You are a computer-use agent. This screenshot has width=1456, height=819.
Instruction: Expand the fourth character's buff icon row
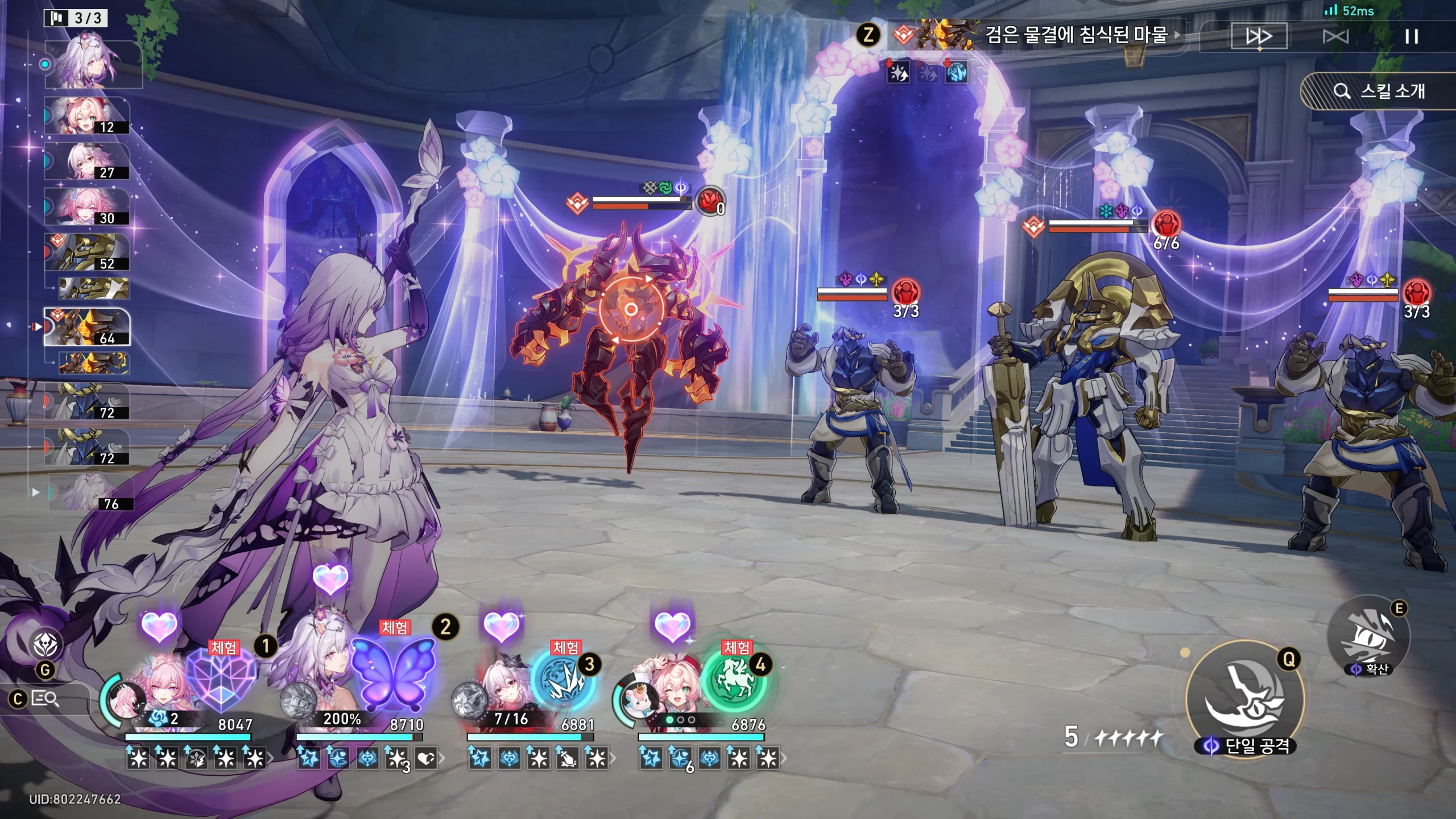pyautogui.click(x=784, y=758)
